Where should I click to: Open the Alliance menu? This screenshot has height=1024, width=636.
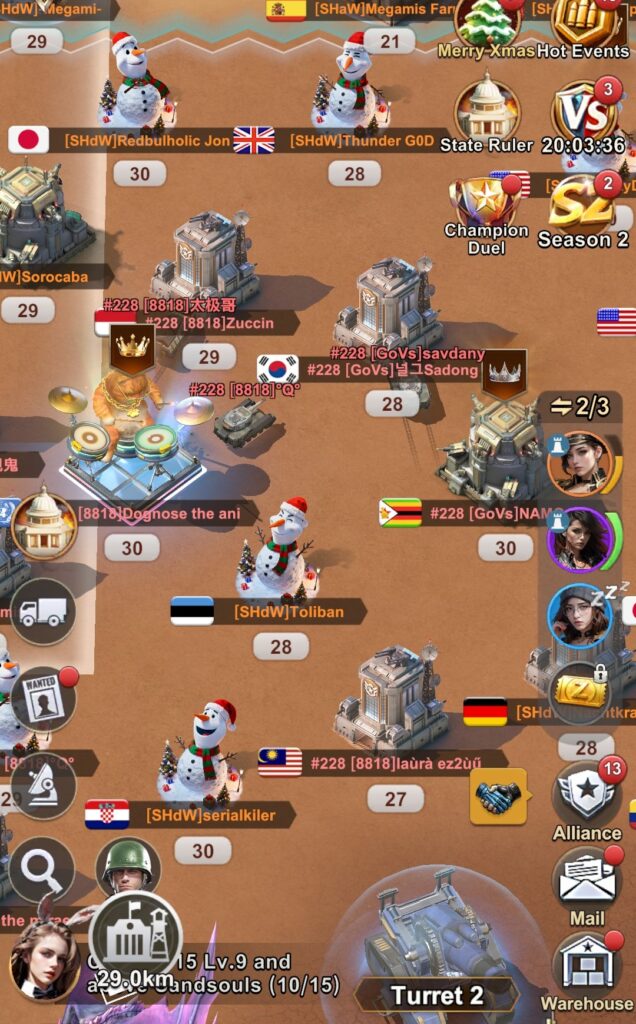pyautogui.click(x=586, y=795)
